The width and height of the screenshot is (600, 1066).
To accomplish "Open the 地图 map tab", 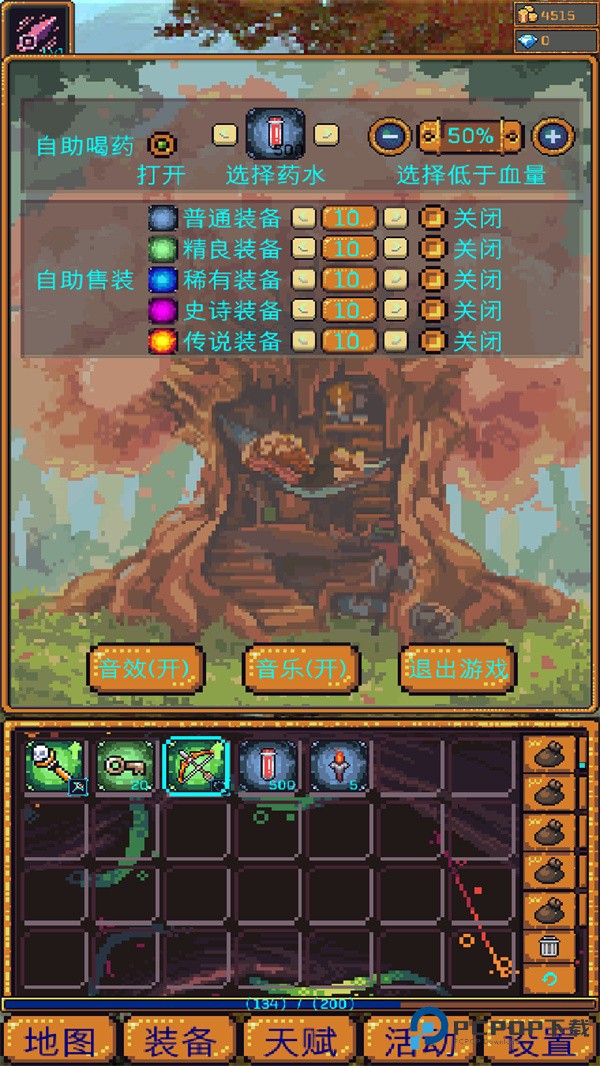I will (61, 1042).
